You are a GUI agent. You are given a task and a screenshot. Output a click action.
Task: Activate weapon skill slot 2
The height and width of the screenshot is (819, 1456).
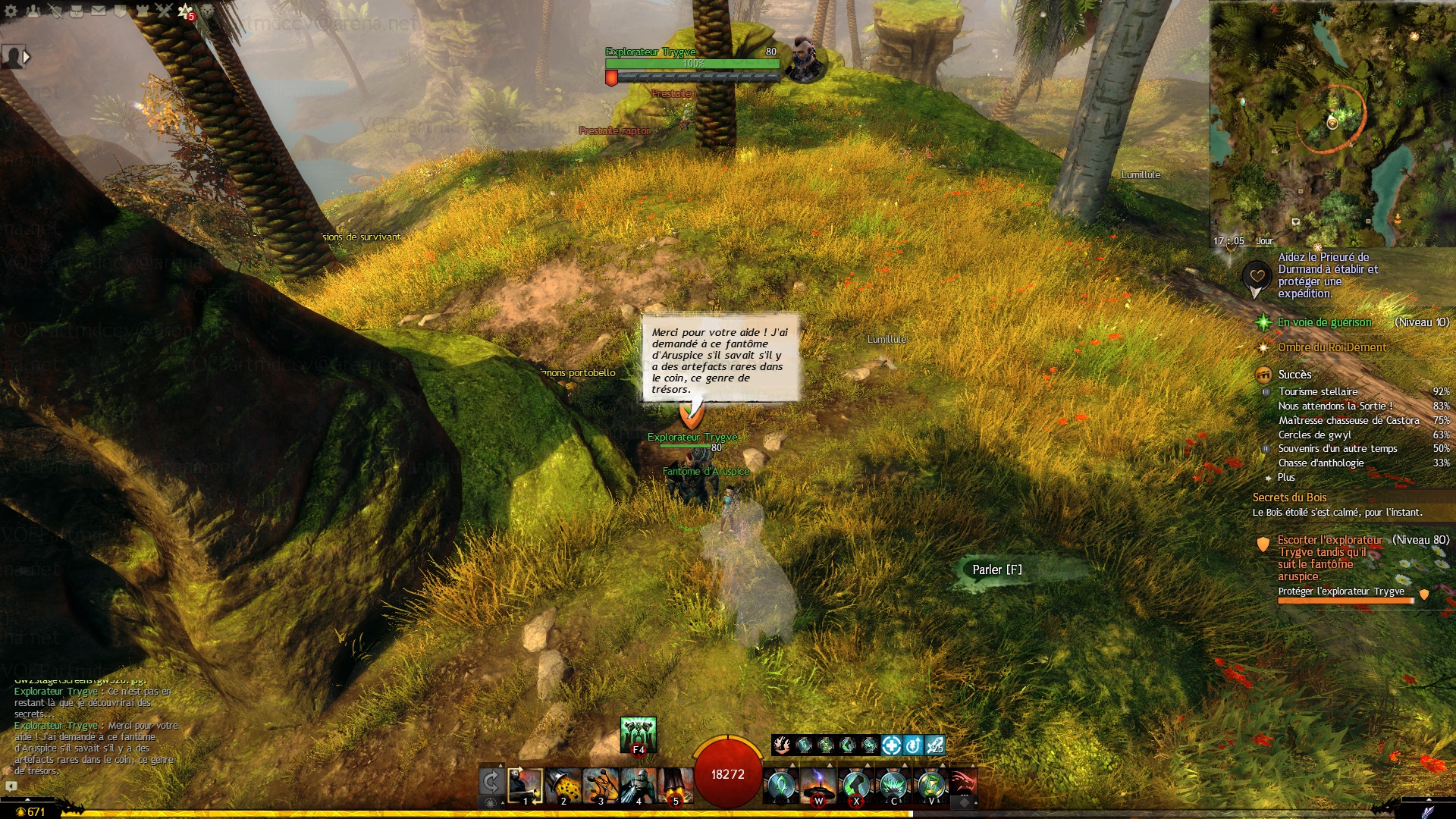(x=563, y=786)
